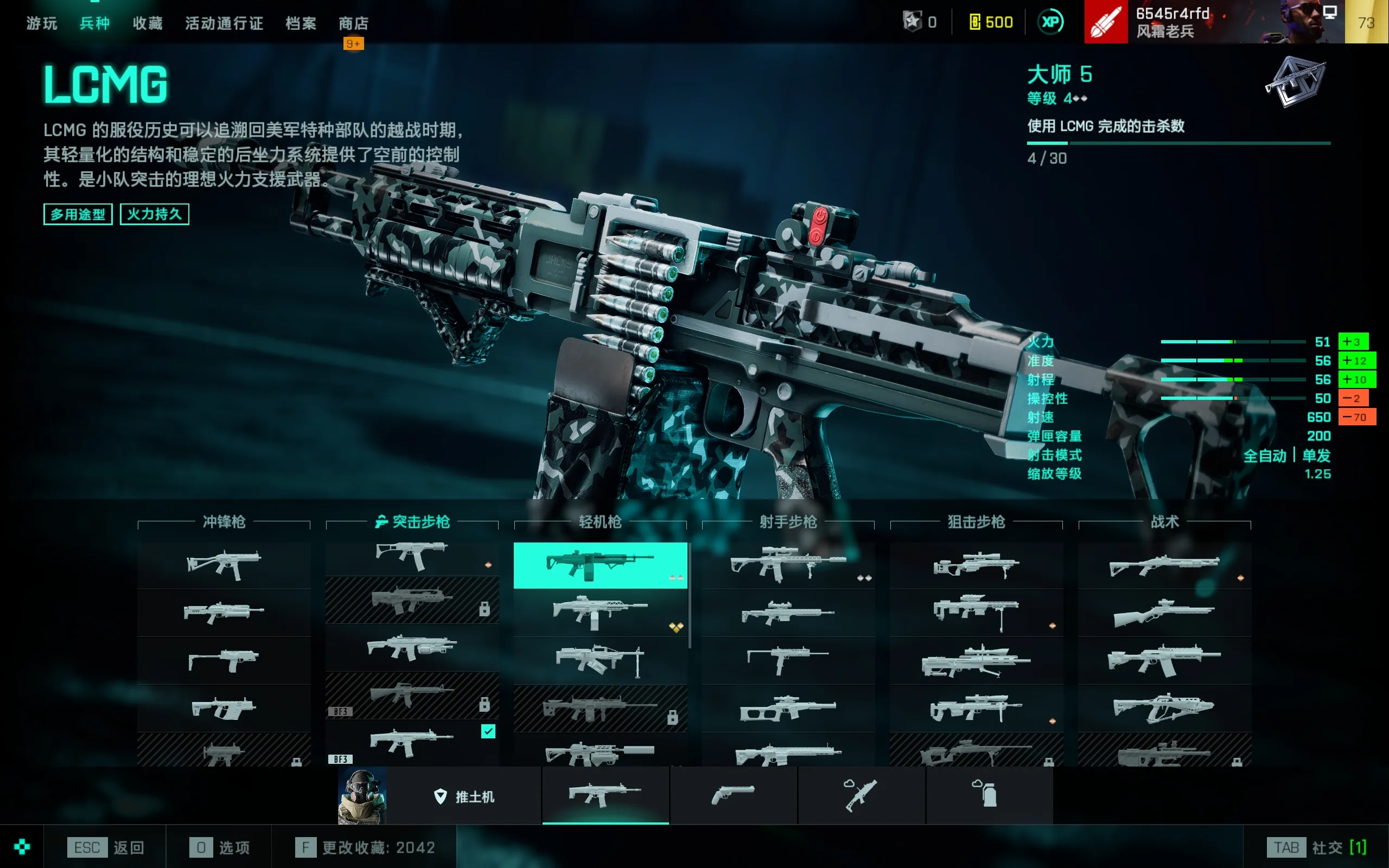Viewport: 1389px width, 868px height.
Task: Open the throwable canister loadout slot
Action: coord(989,795)
